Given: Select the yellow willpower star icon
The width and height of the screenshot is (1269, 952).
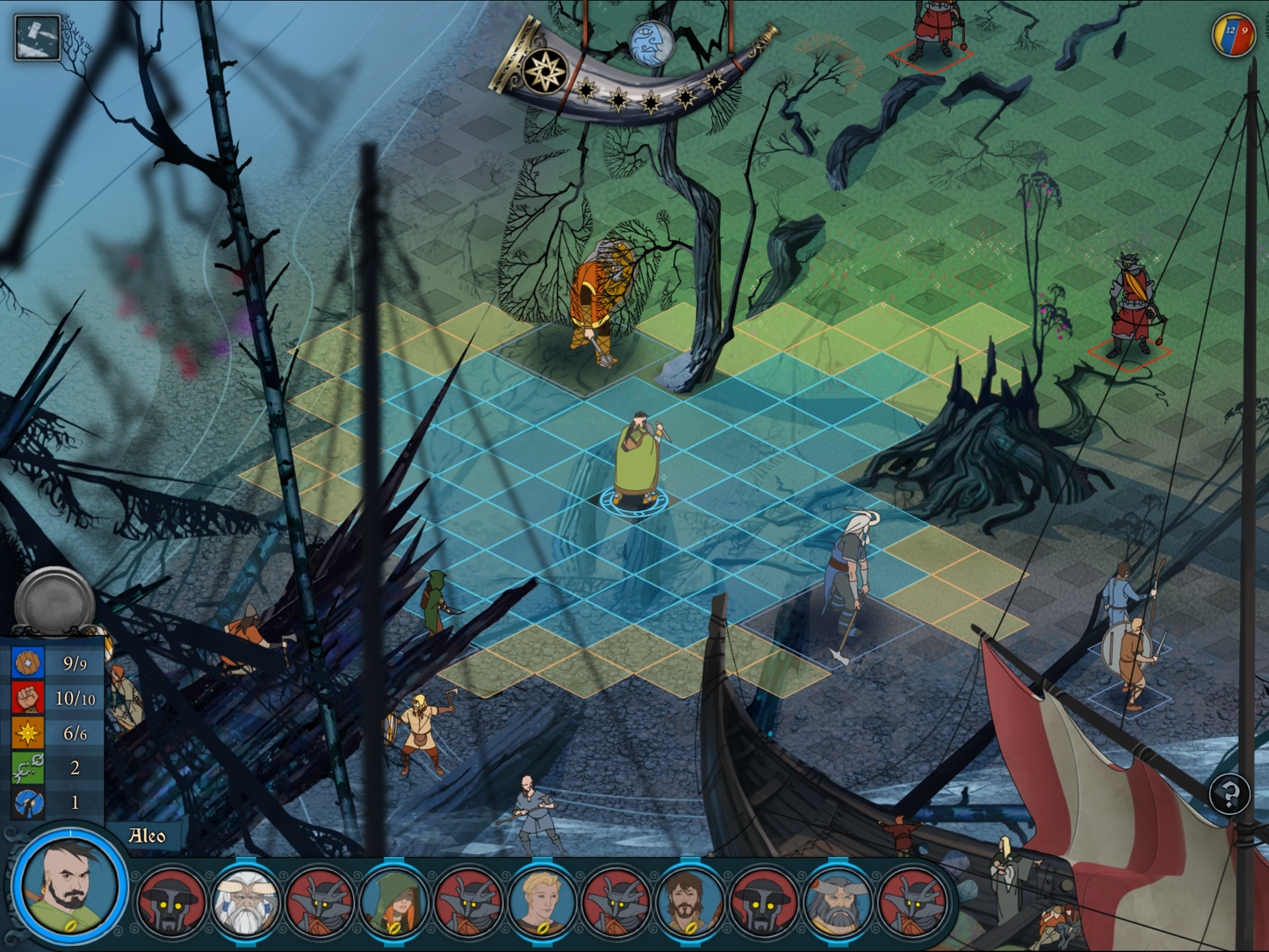Looking at the screenshot, I should coord(26,733).
